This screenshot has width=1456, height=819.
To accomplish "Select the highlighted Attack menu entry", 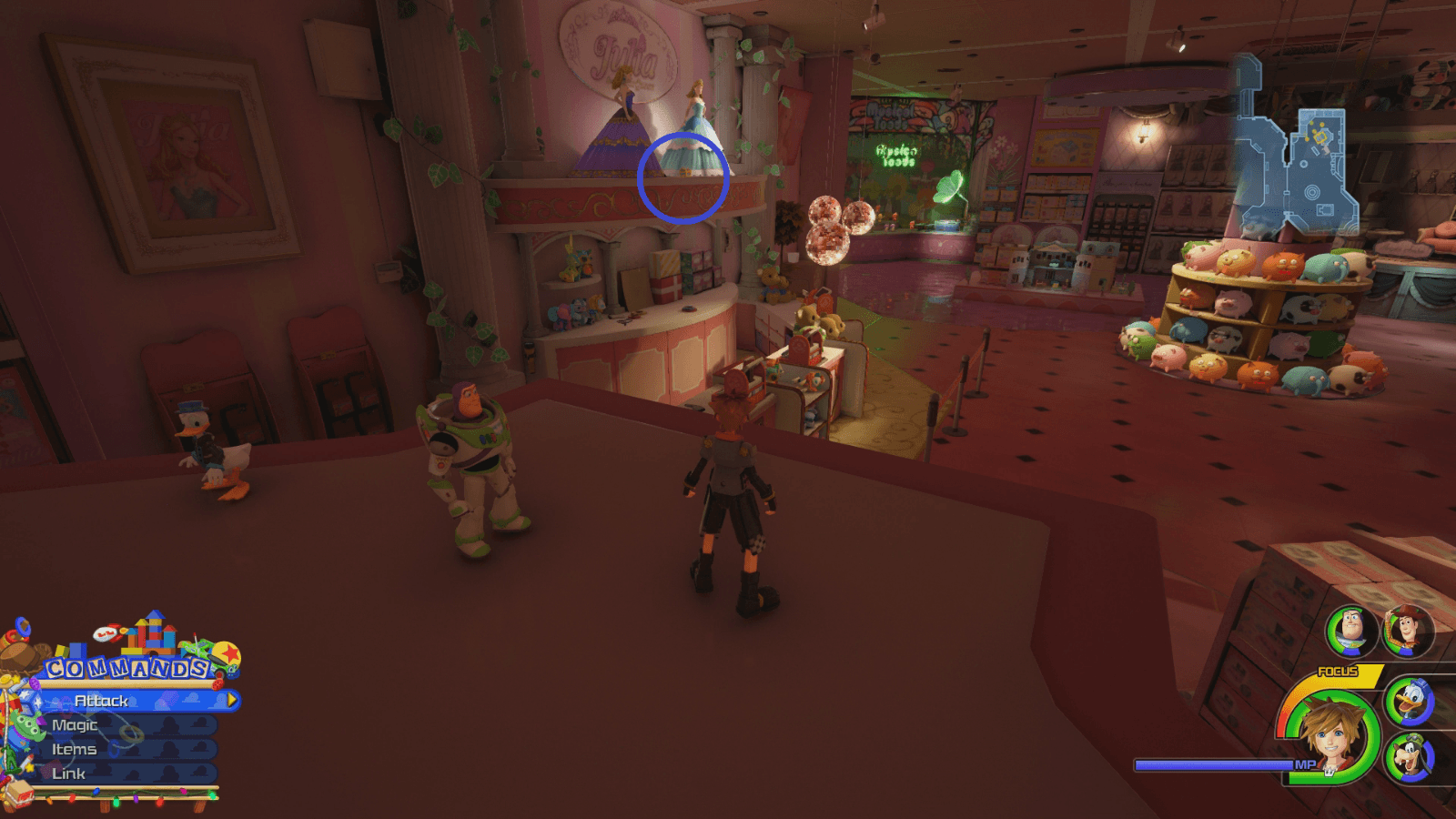I will click(102, 701).
